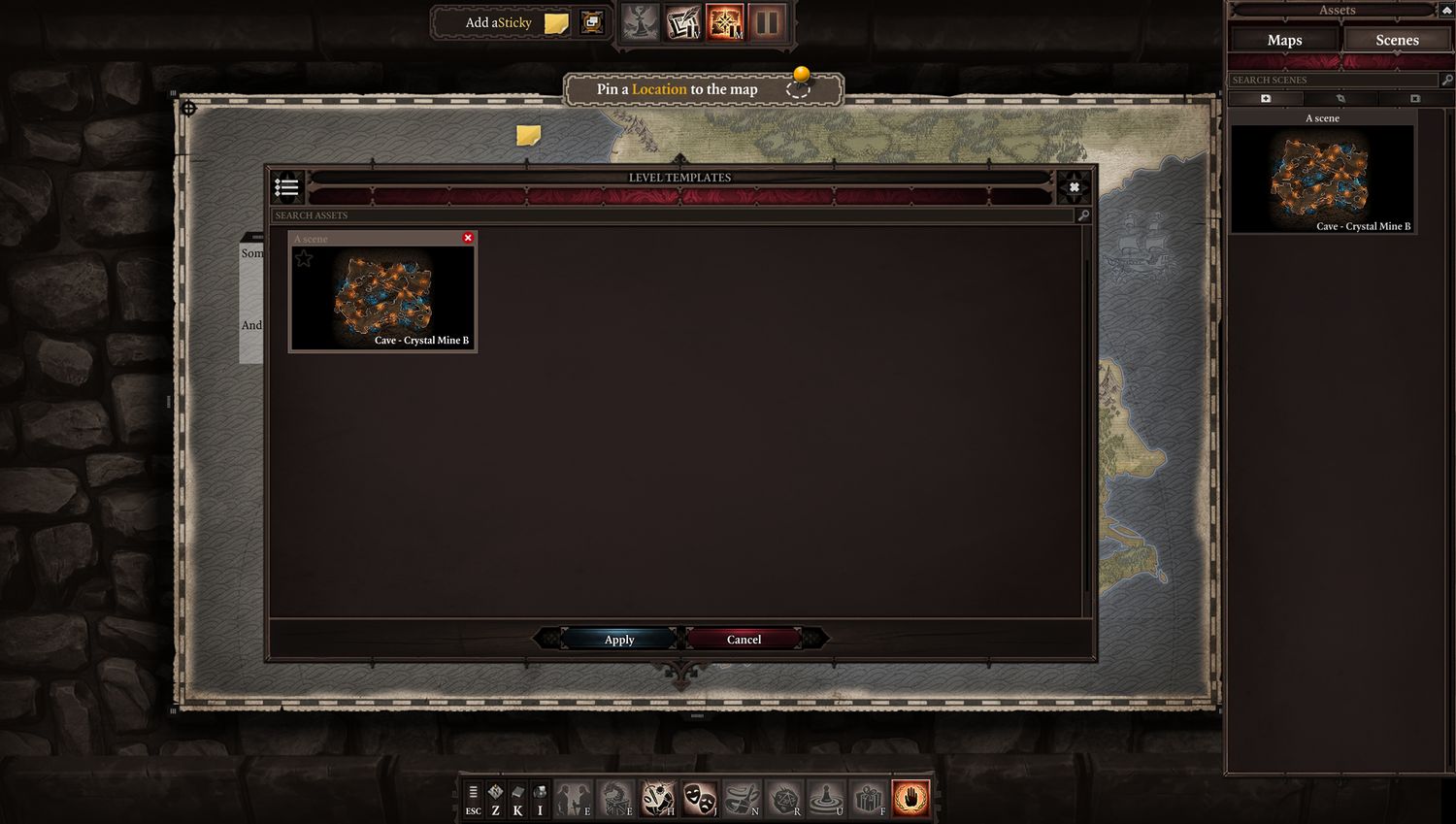
Task: Activate the glowing hand icon
Action: click(910, 799)
